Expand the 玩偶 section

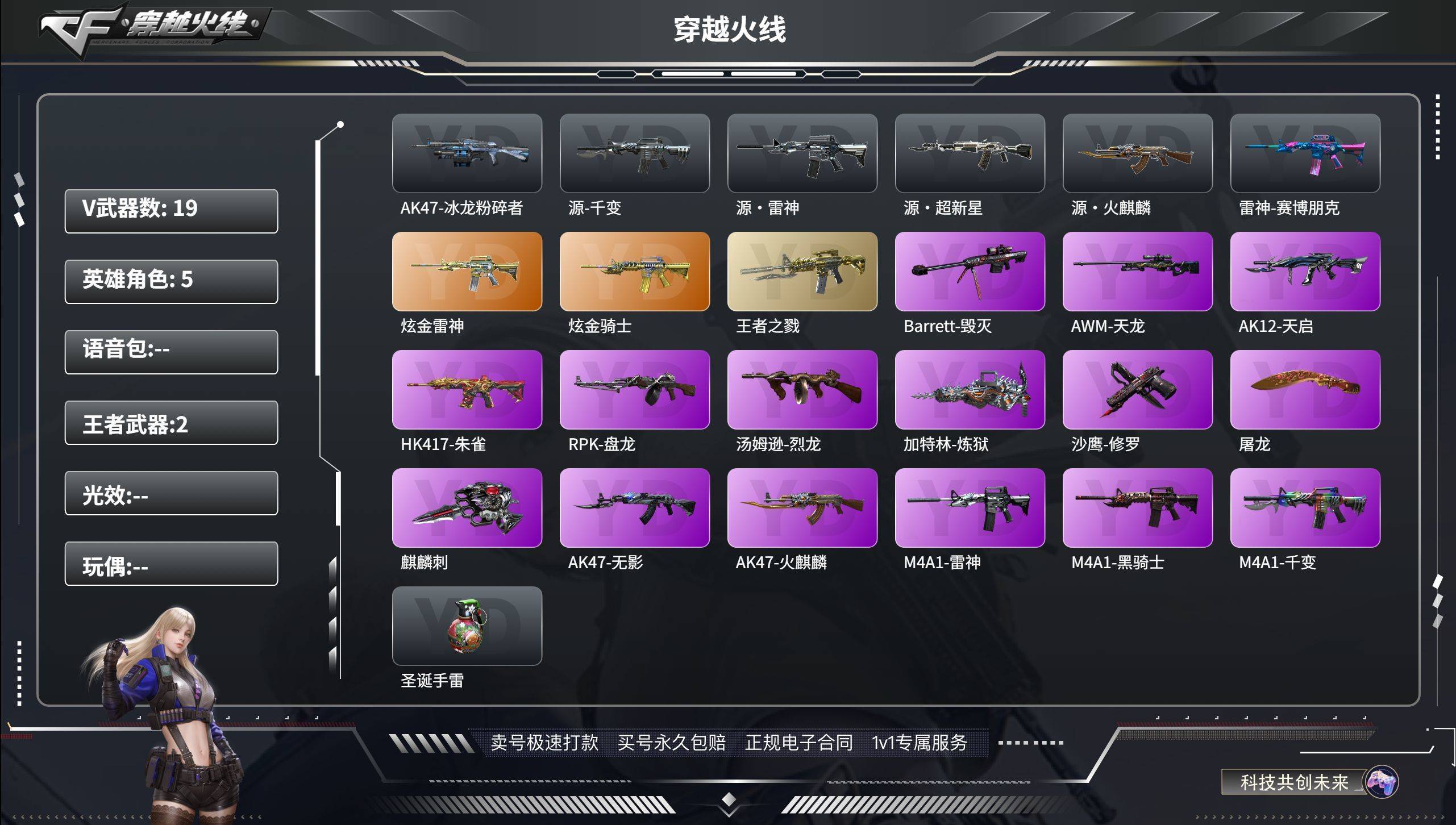(170, 564)
